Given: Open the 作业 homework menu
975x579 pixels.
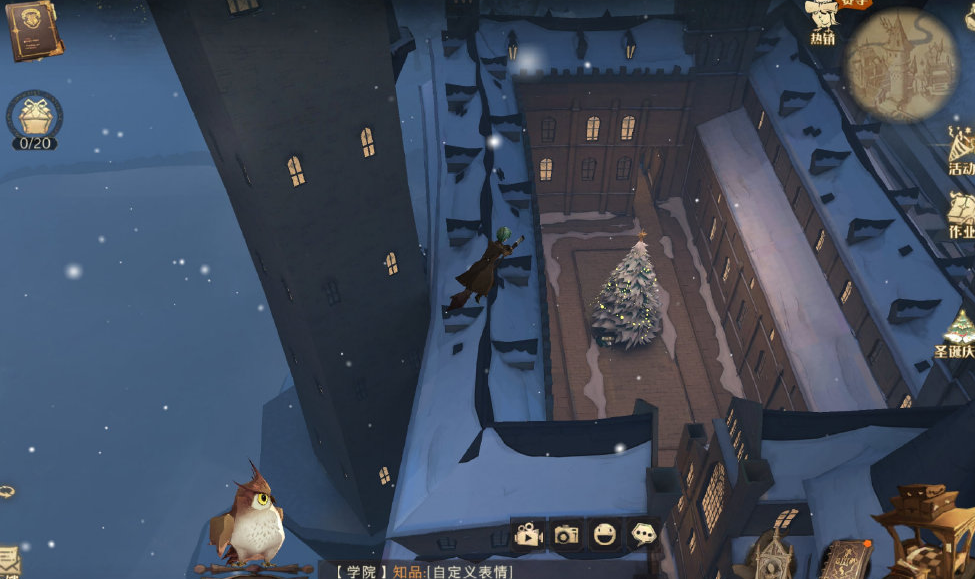Looking at the screenshot, I should point(961,215).
